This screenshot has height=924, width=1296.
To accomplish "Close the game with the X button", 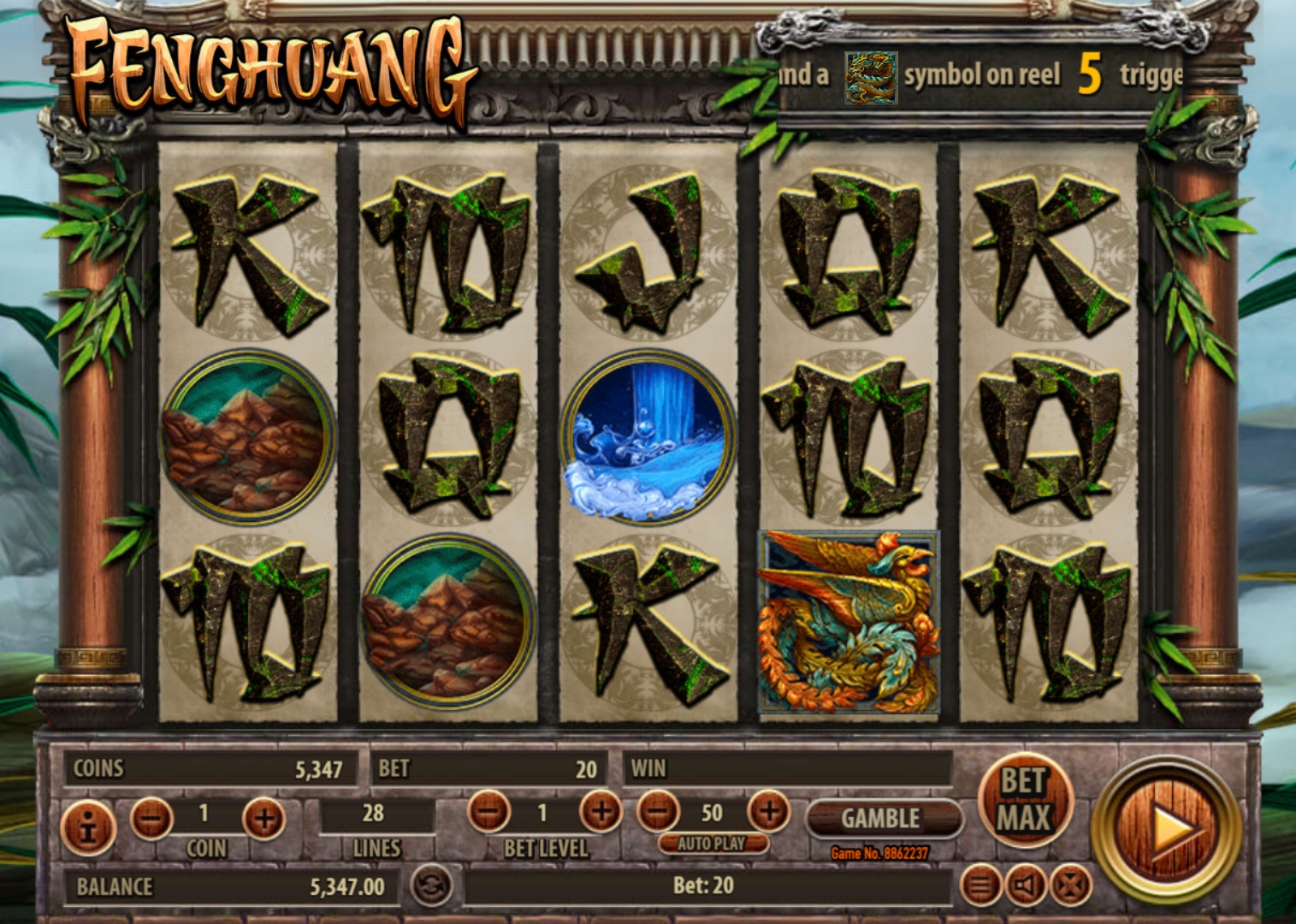I will (1070, 885).
